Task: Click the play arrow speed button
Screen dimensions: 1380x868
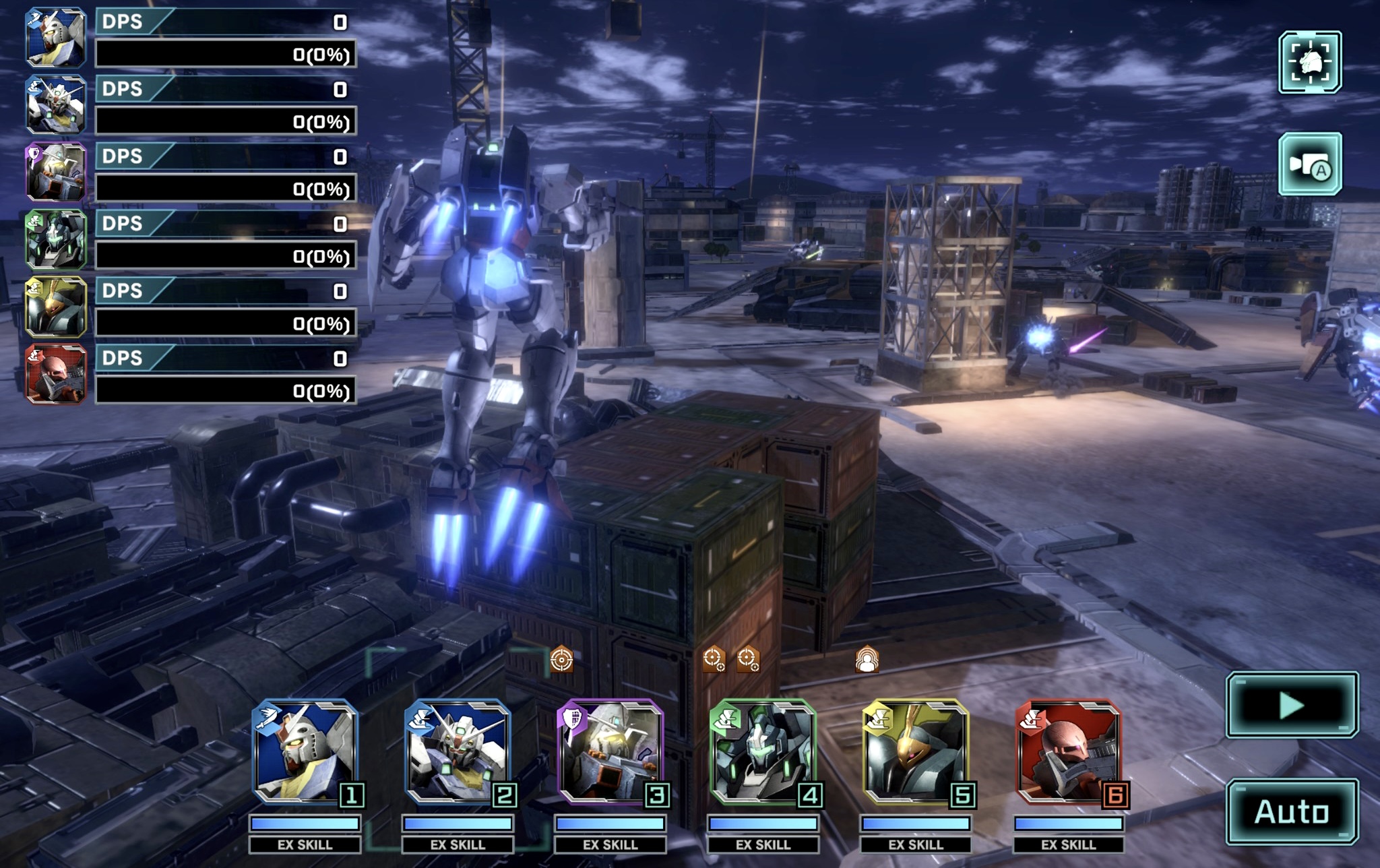Action: click(1291, 705)
